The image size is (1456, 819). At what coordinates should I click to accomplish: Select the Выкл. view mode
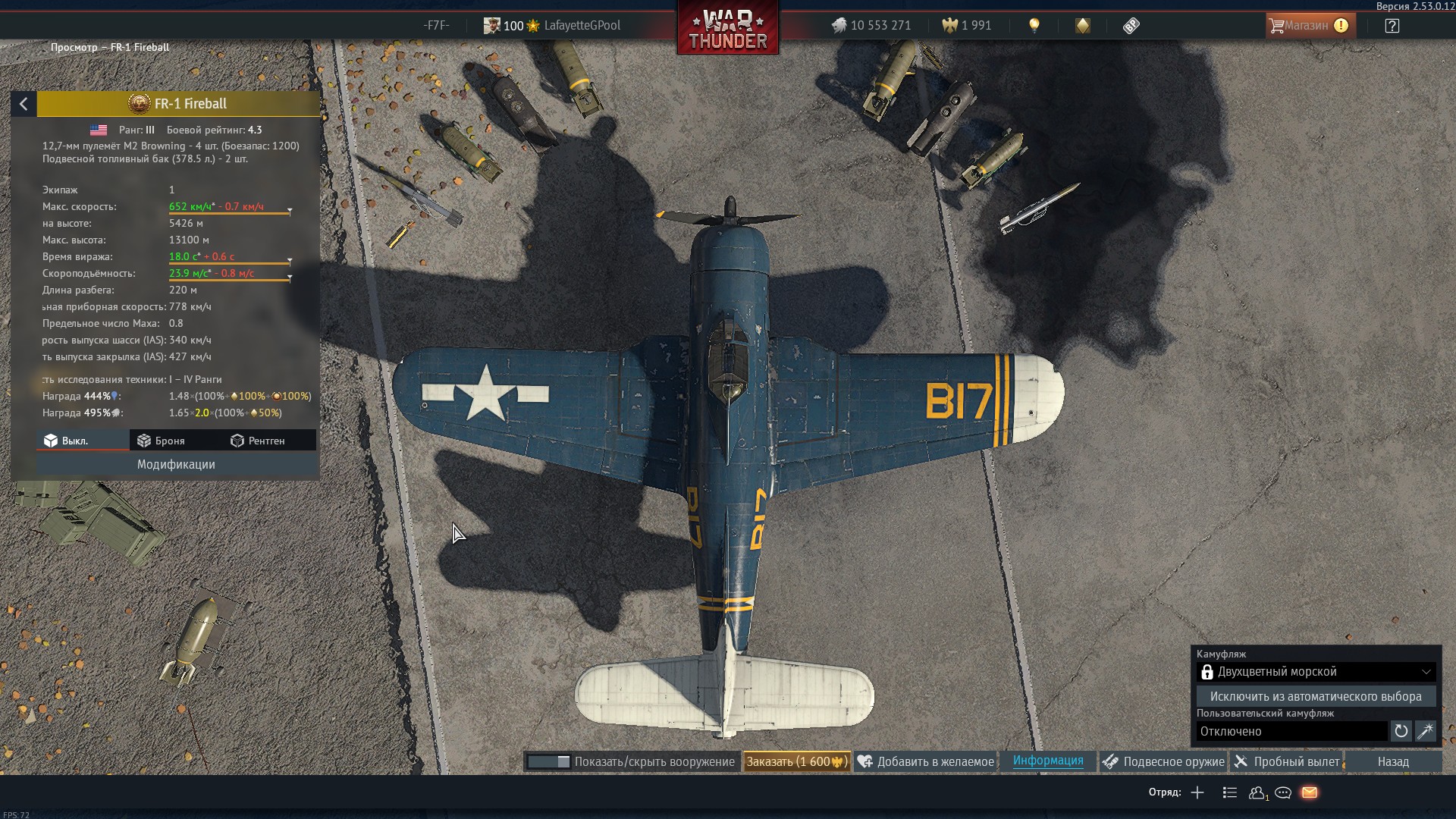(x=67, y=441)
